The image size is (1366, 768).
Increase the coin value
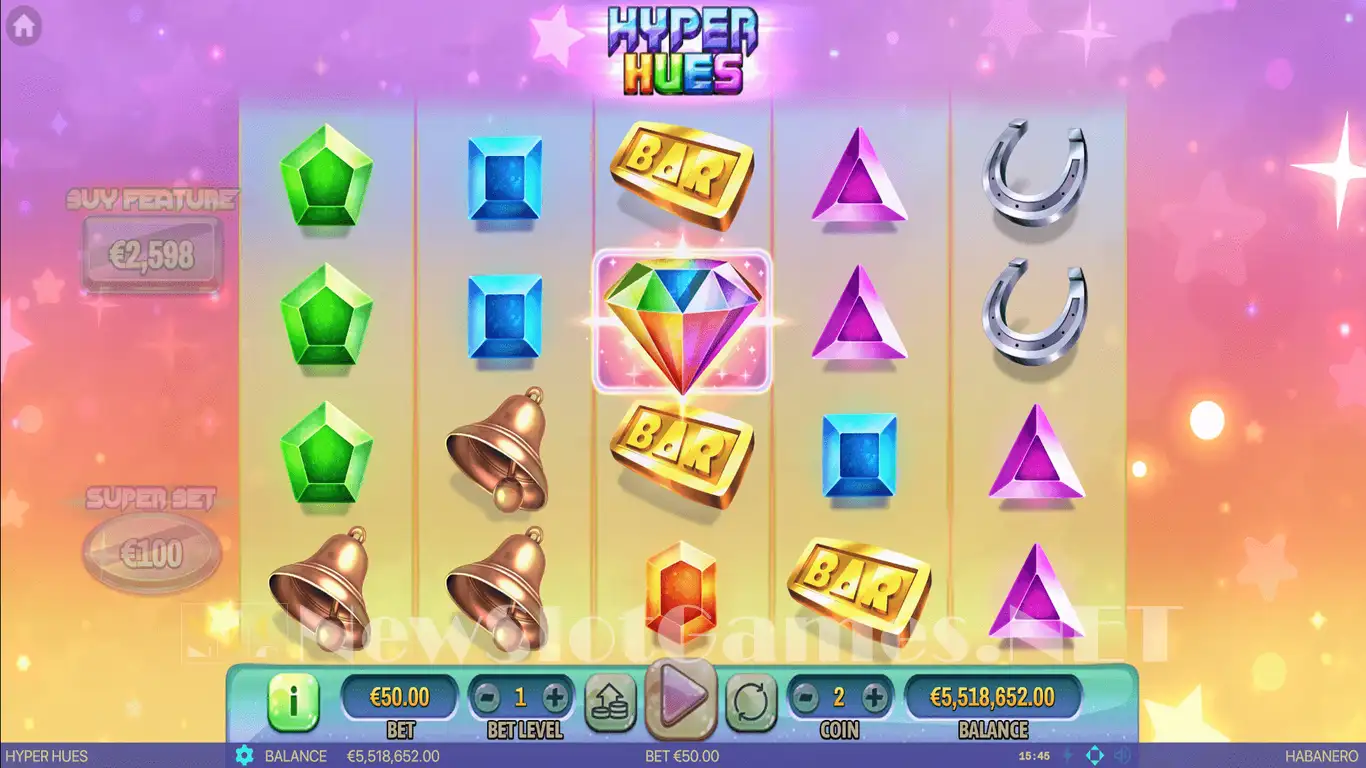[874, 697]
